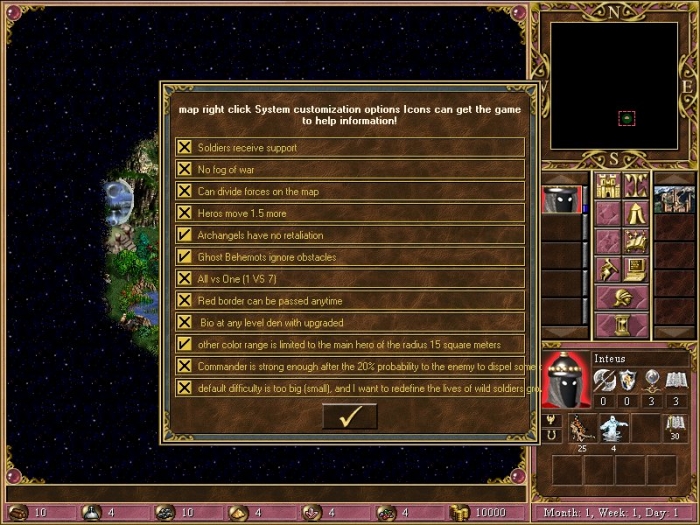The height and width of the screenshot is (525, 700).
Task: Uncheck 'Ghost Behemots ignore obstacles'
Action: [185, 257]
